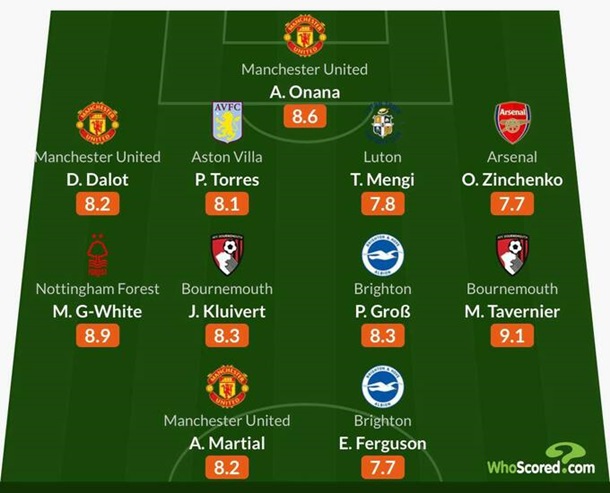Screen dimensions: 610x493
Task: Open the Arsenal club crest
Action: tap(512, 121)
